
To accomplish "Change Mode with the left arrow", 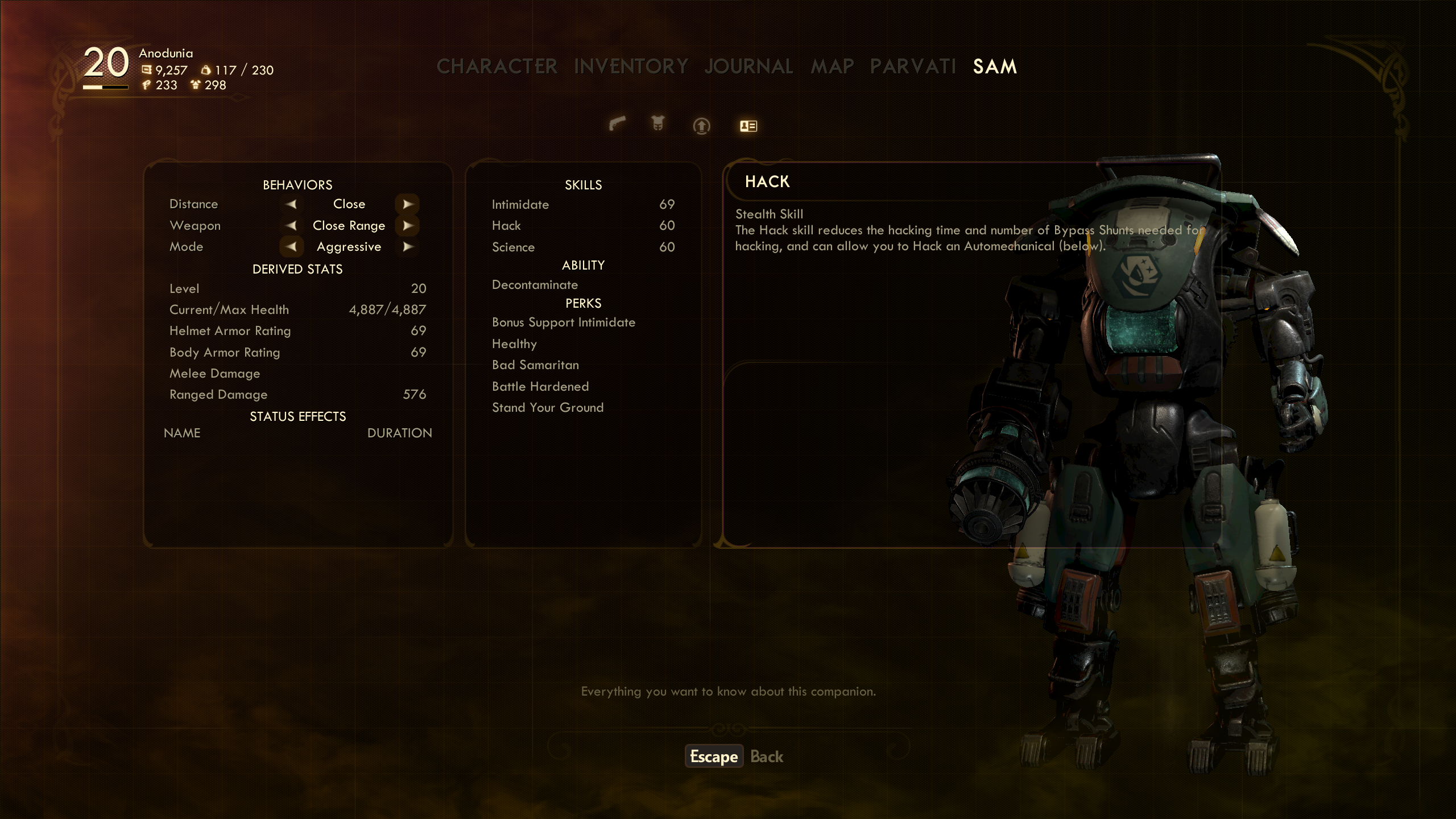I will [x=291, y=247].
